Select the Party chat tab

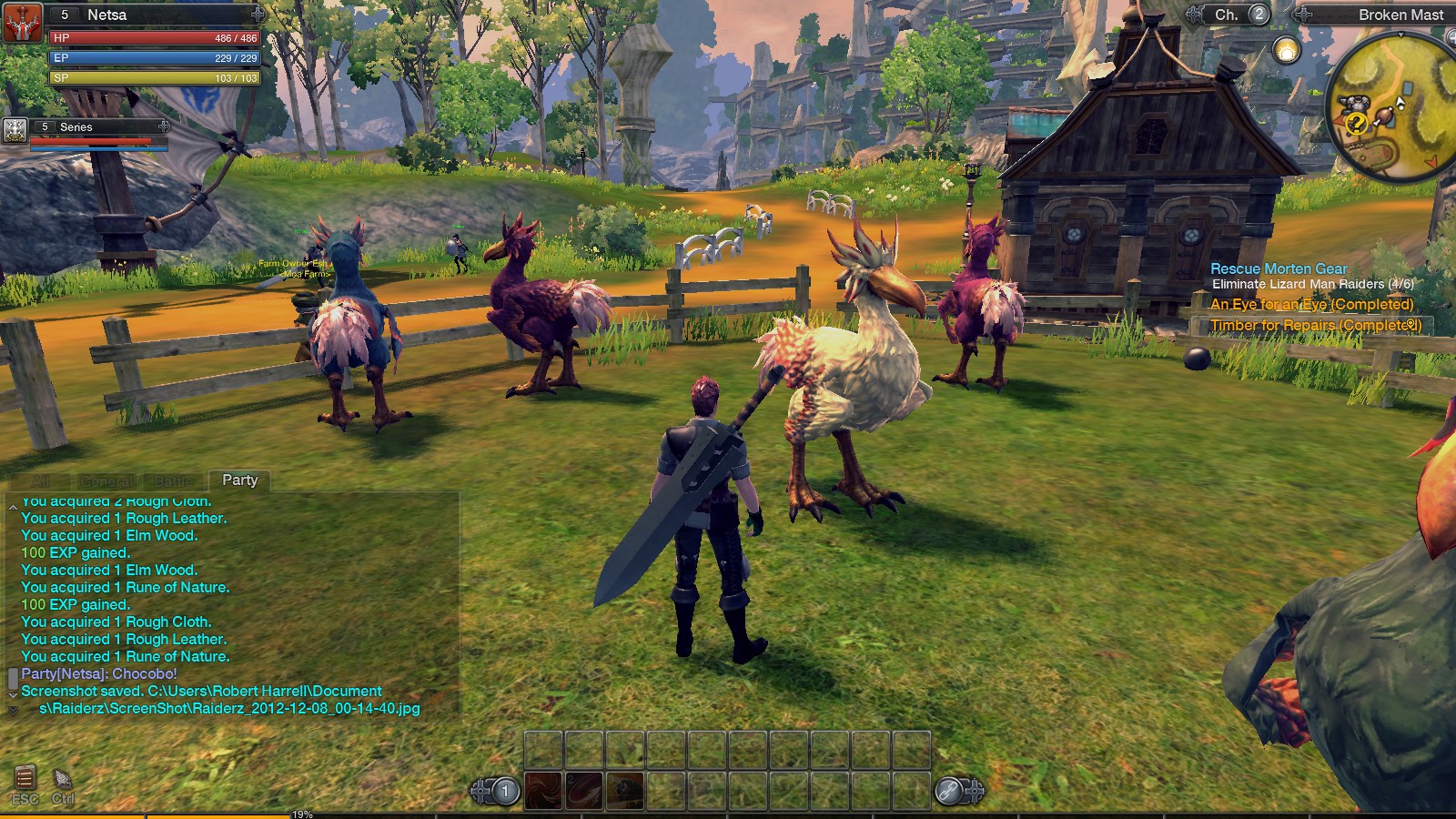[x=239, y=480]
